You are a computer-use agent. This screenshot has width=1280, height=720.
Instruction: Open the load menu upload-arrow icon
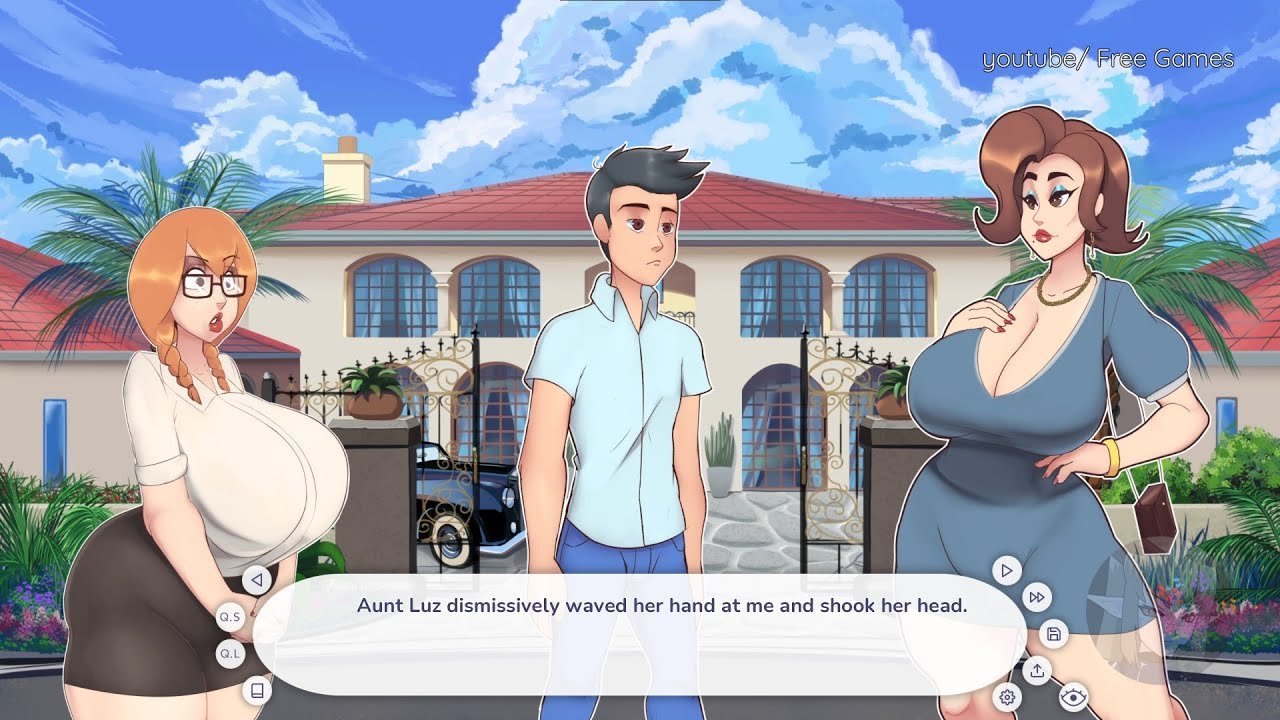(x=1037, y=670)
